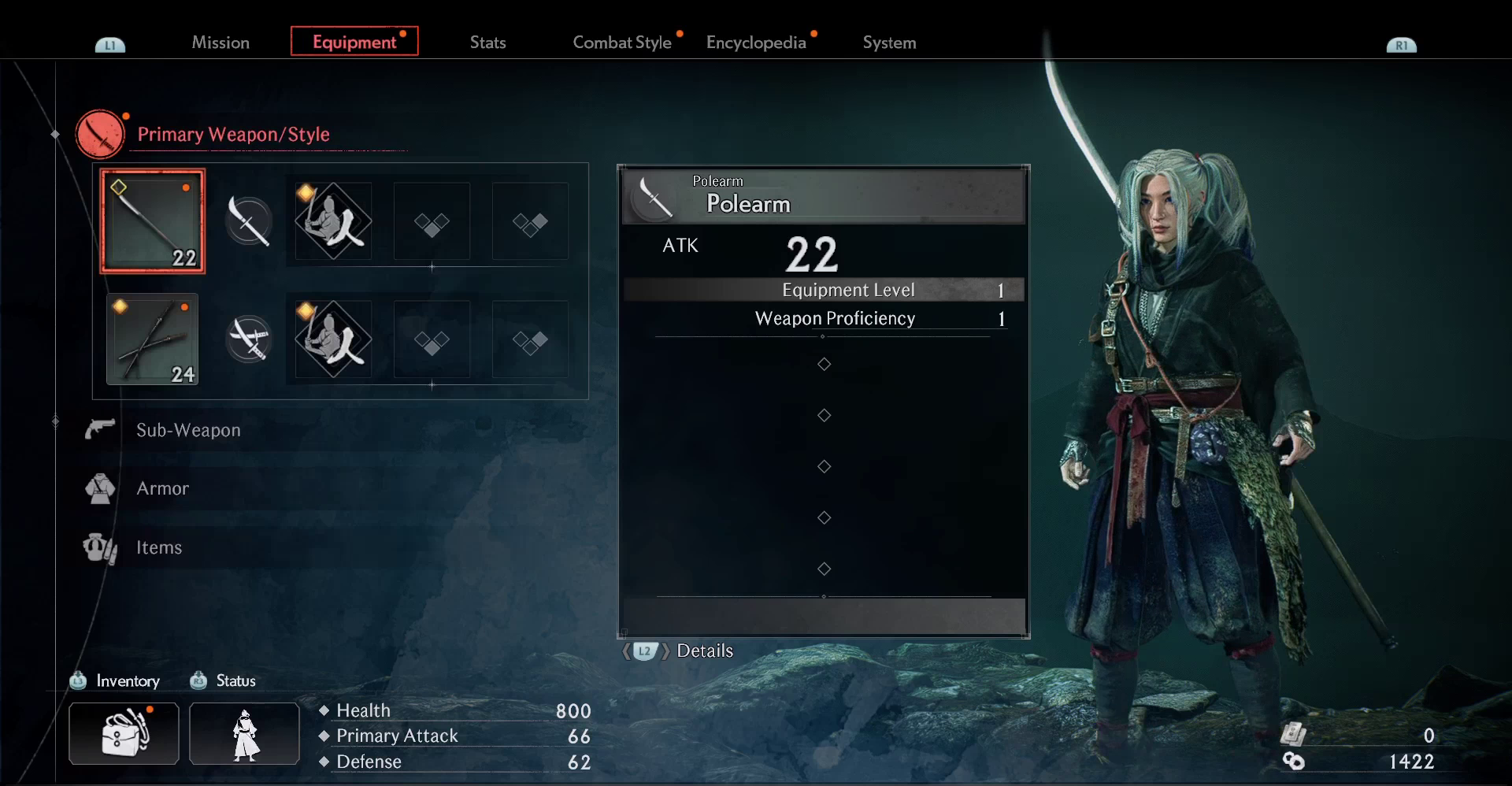The image size is (1512, 786).
Task: Click the Equipment Level 1 progress bar
Action: 824,289
